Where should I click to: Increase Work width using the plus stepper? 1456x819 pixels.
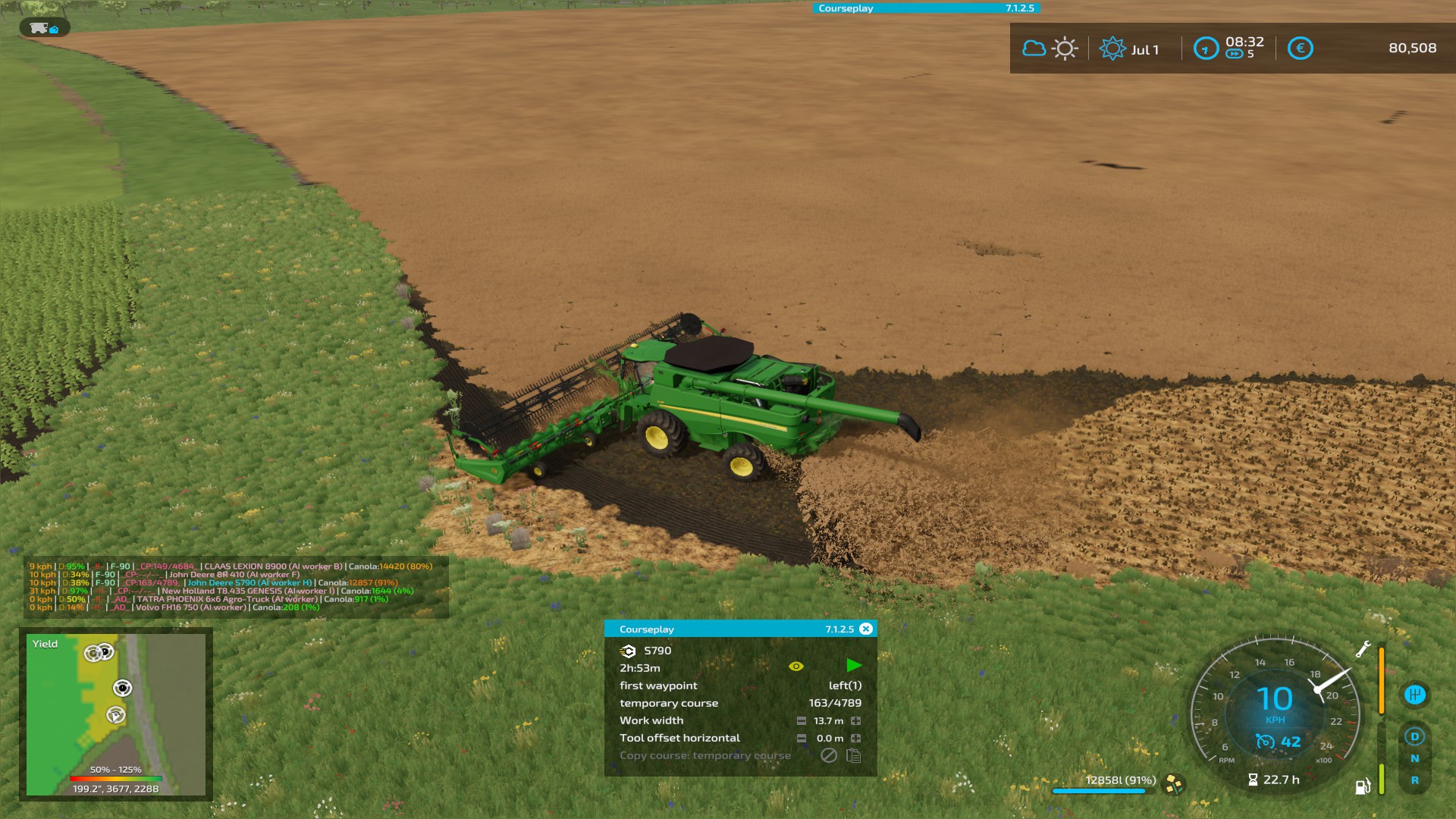point(857,721)
